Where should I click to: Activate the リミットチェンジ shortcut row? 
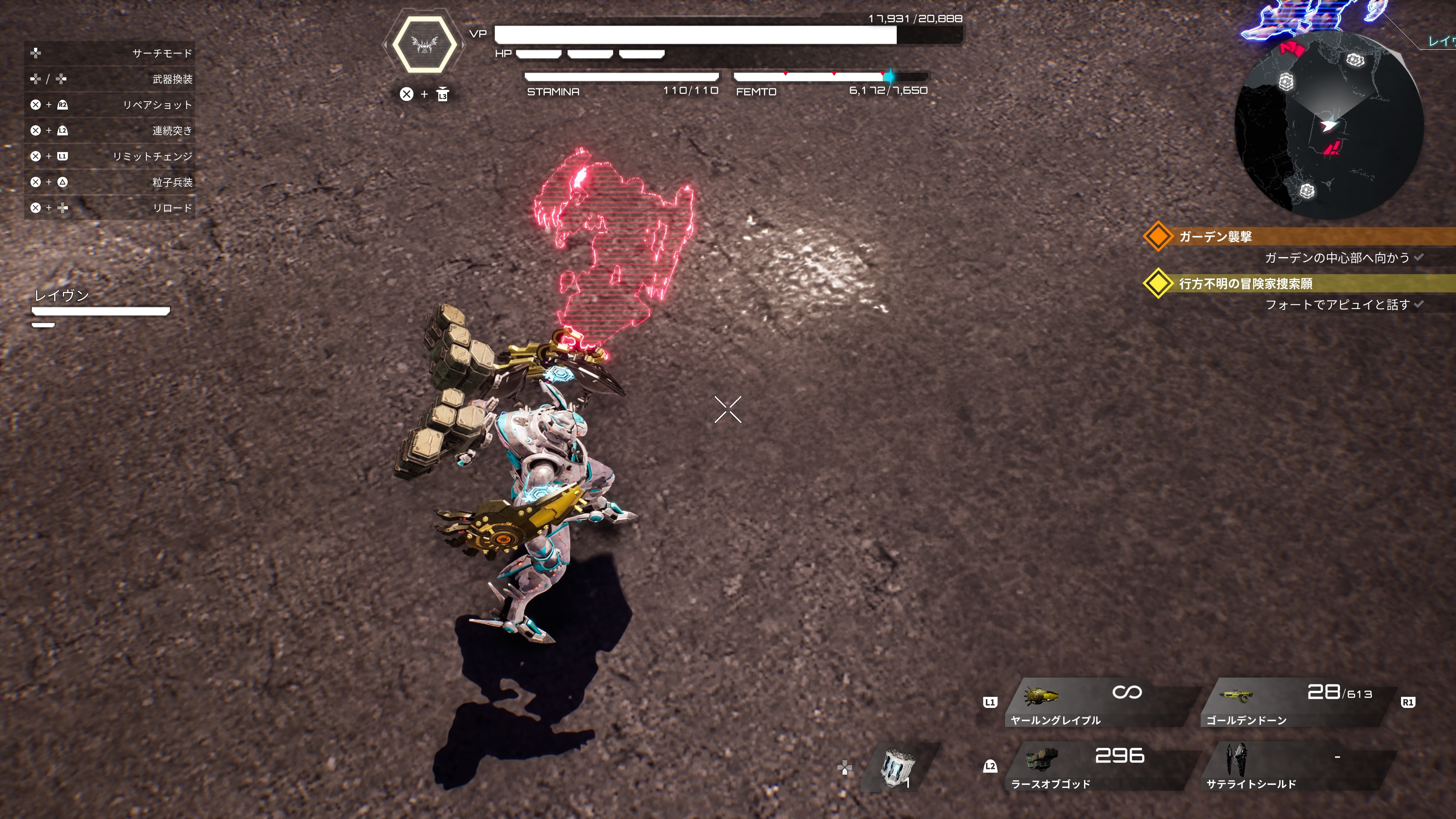pyautogui.click(x=110, y=156)
